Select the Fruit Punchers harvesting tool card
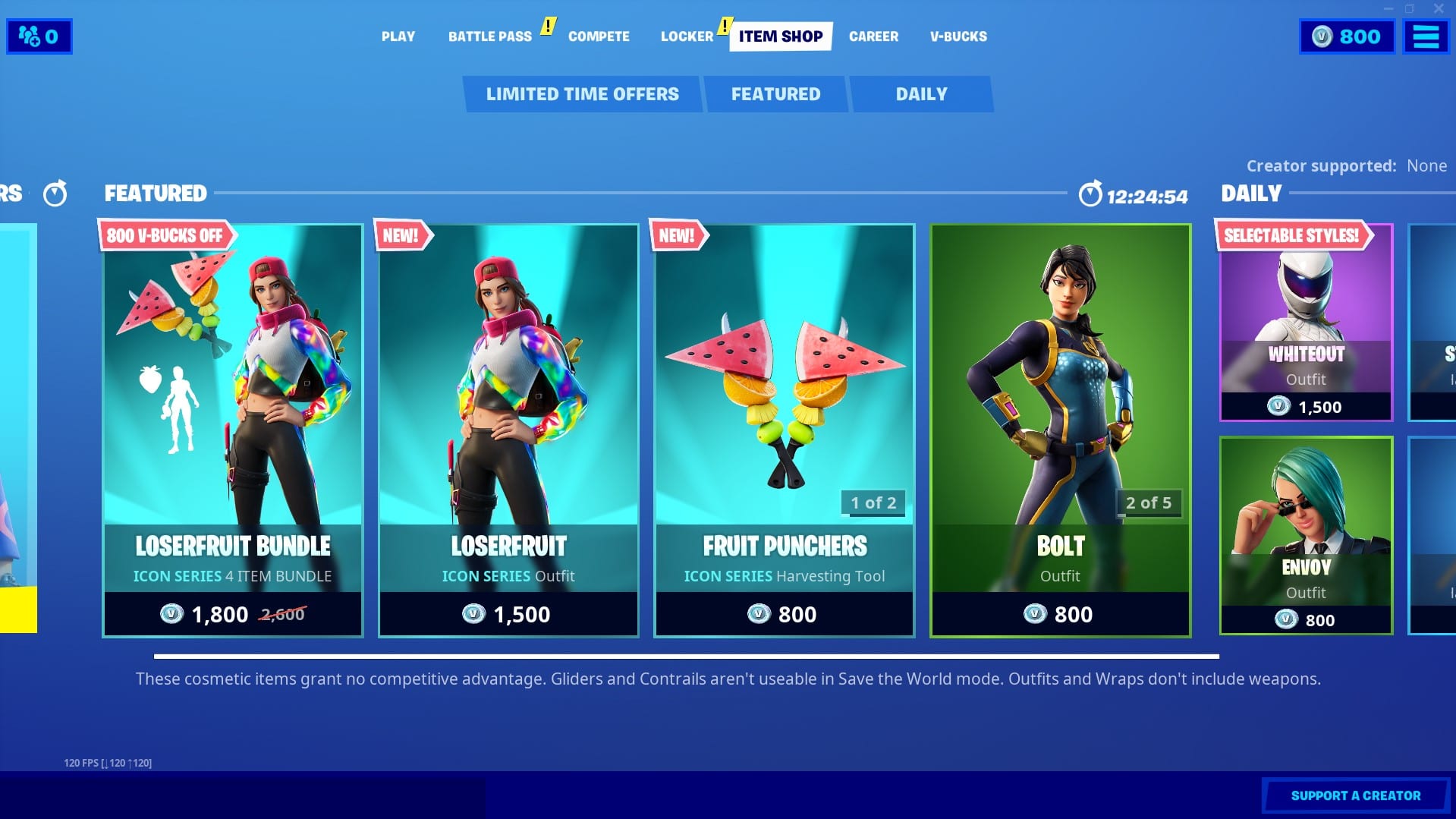The image size is (1456, 819). tap(783, 430)
